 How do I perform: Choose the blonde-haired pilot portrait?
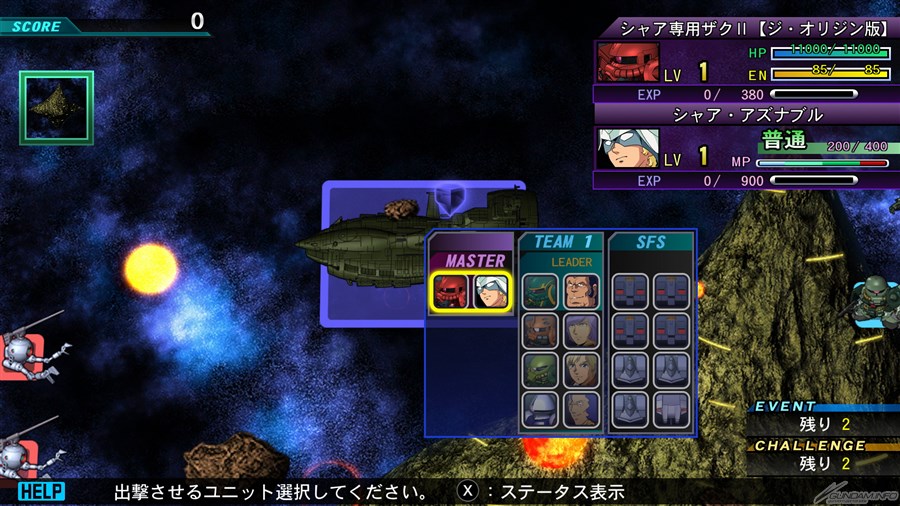581,370
